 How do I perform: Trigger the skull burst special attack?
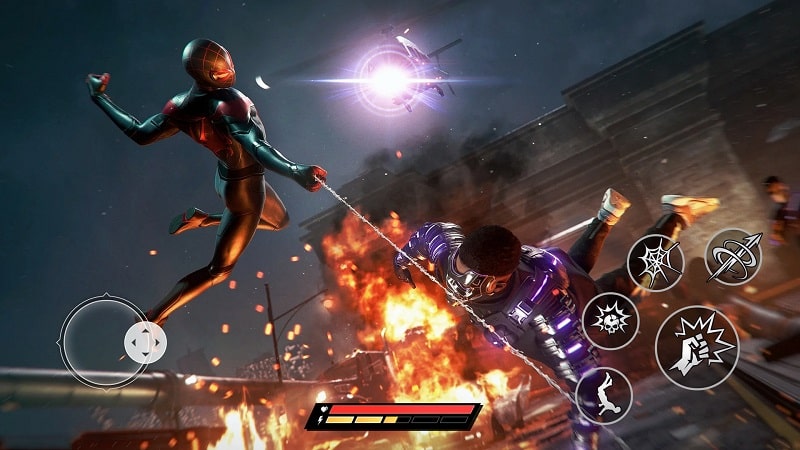tap(610, 321)
